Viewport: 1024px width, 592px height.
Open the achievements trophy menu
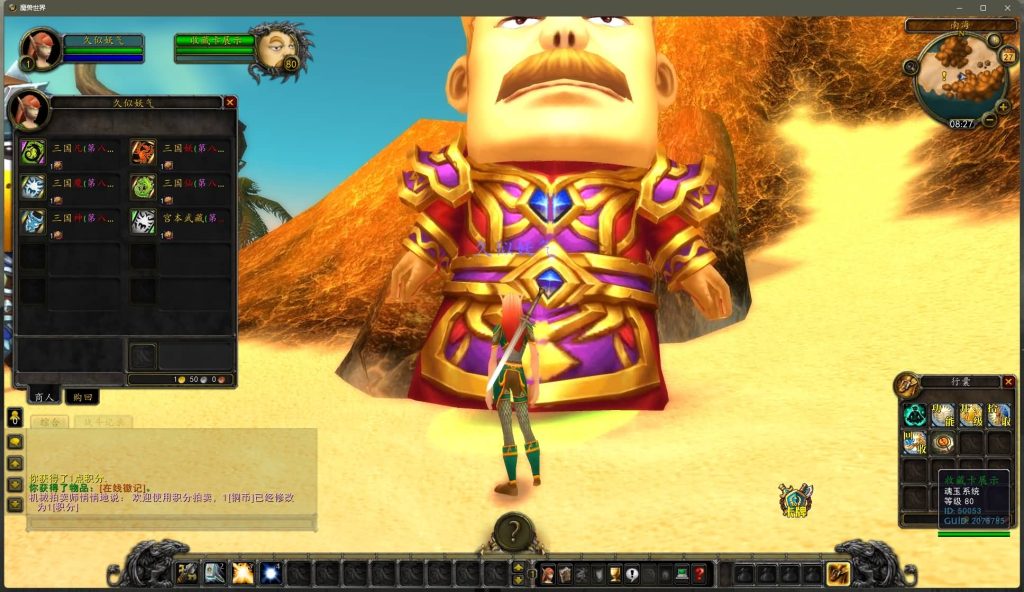(x=615, y=574)
